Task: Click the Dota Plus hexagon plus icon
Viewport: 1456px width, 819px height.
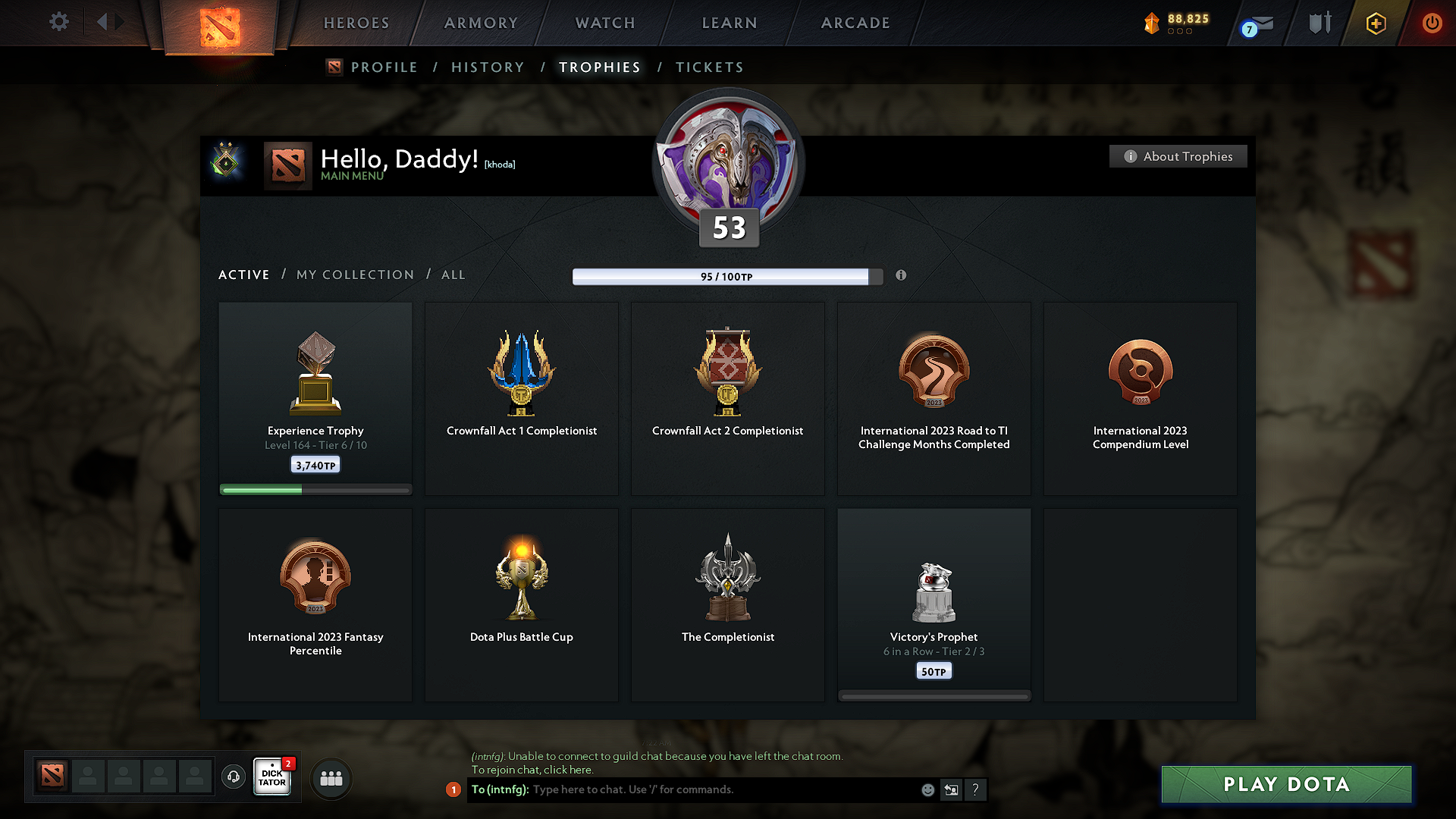Action: pos(1375,23)
